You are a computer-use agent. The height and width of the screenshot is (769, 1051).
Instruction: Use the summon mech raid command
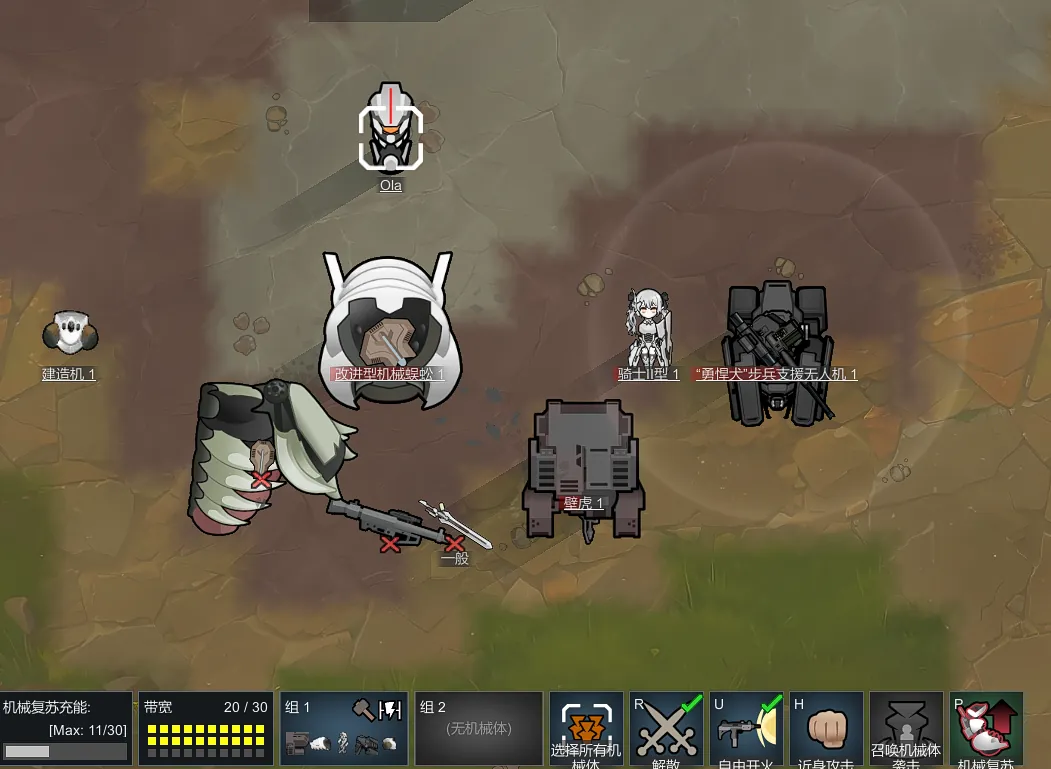coord(906,729)
